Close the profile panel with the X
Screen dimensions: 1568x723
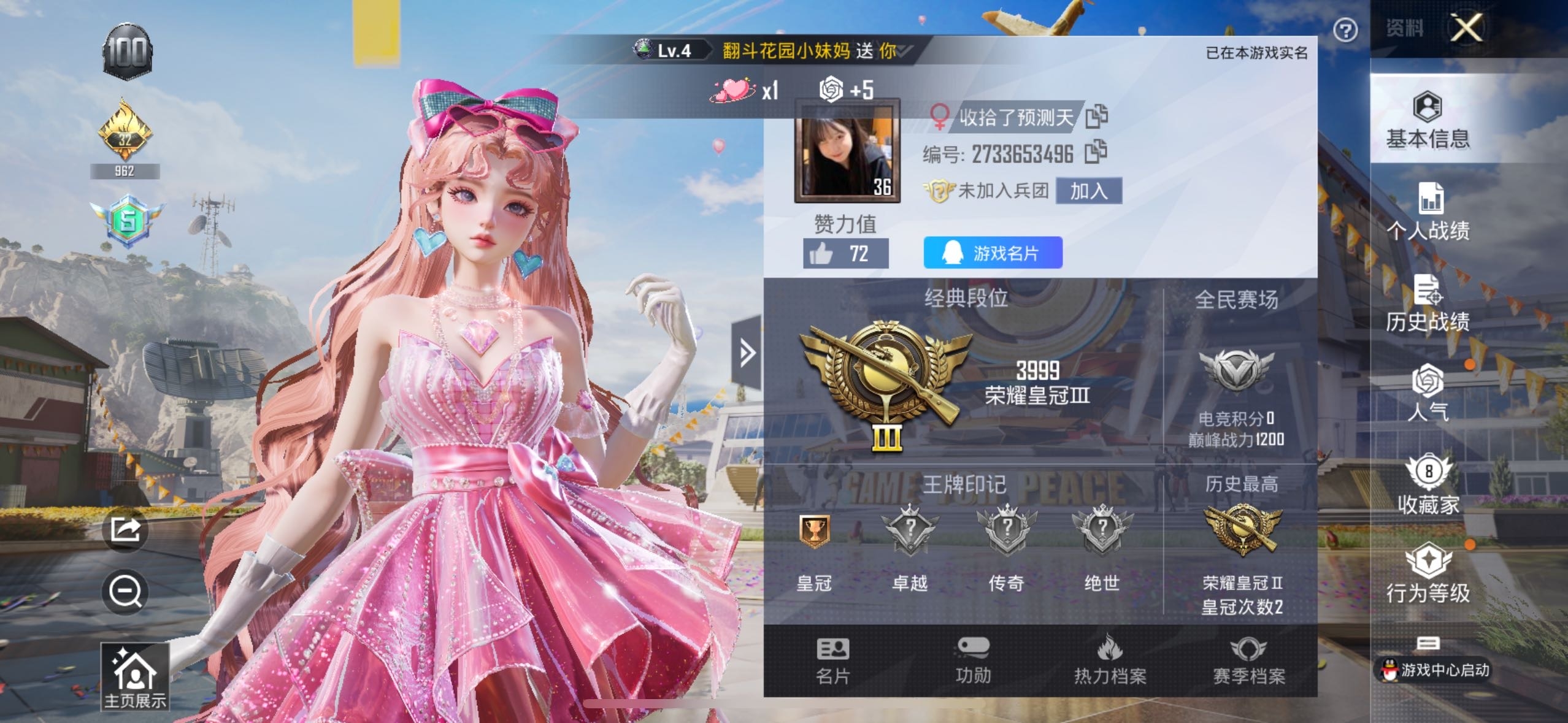click(1466, 28)
